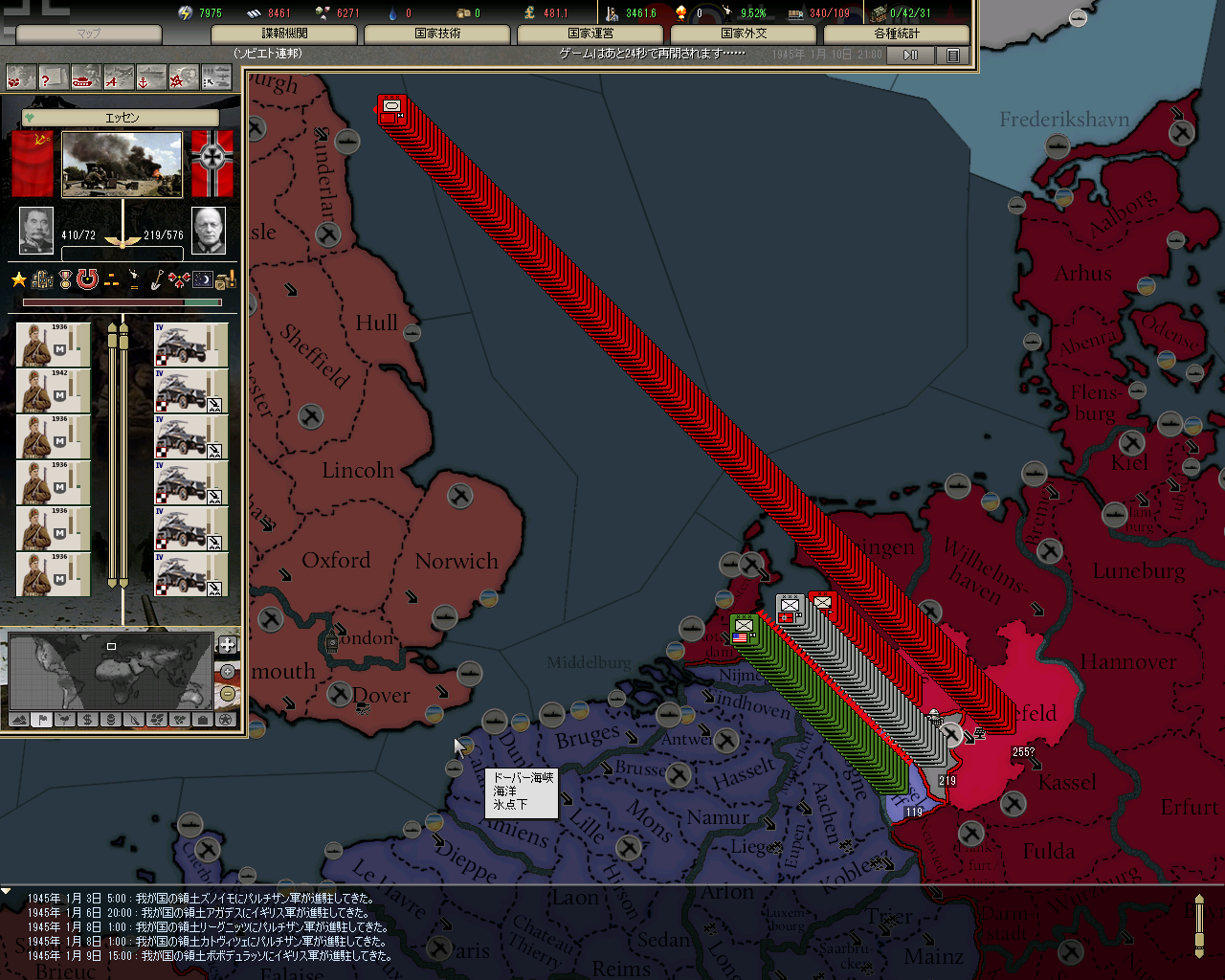1225x980 pixels.
Task: Click the question mark goto icon
Action: click(x=55, y=78)
